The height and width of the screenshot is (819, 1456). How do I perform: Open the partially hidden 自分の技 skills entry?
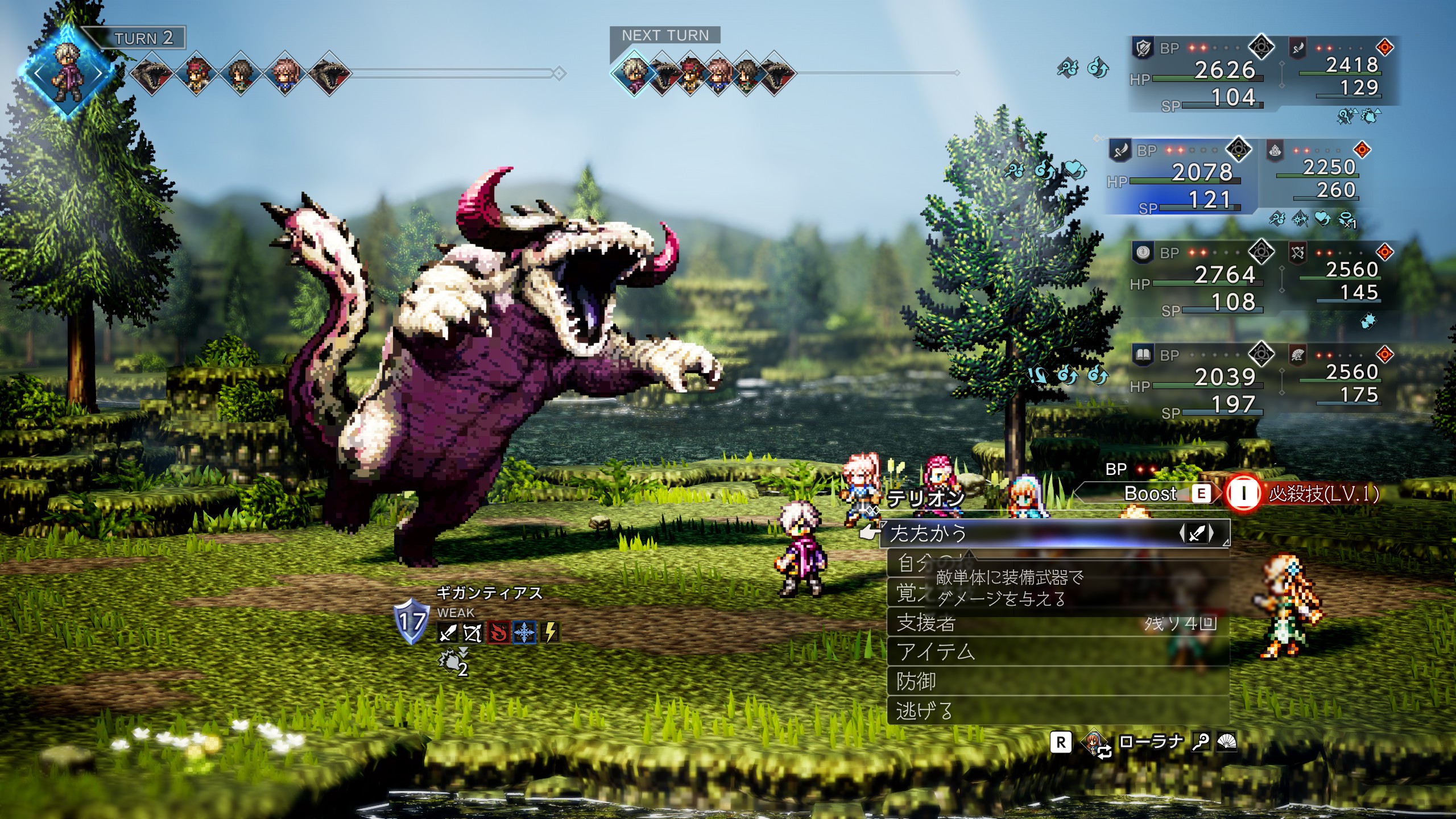[x=911, y=562]
